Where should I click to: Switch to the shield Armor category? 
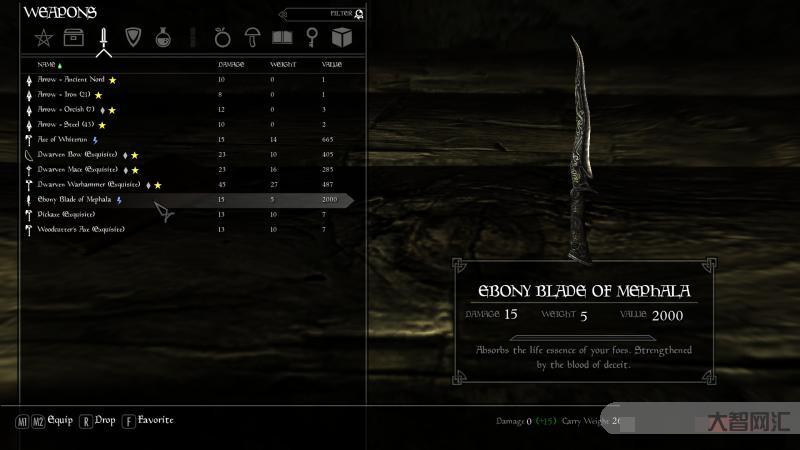pos(133,38)
